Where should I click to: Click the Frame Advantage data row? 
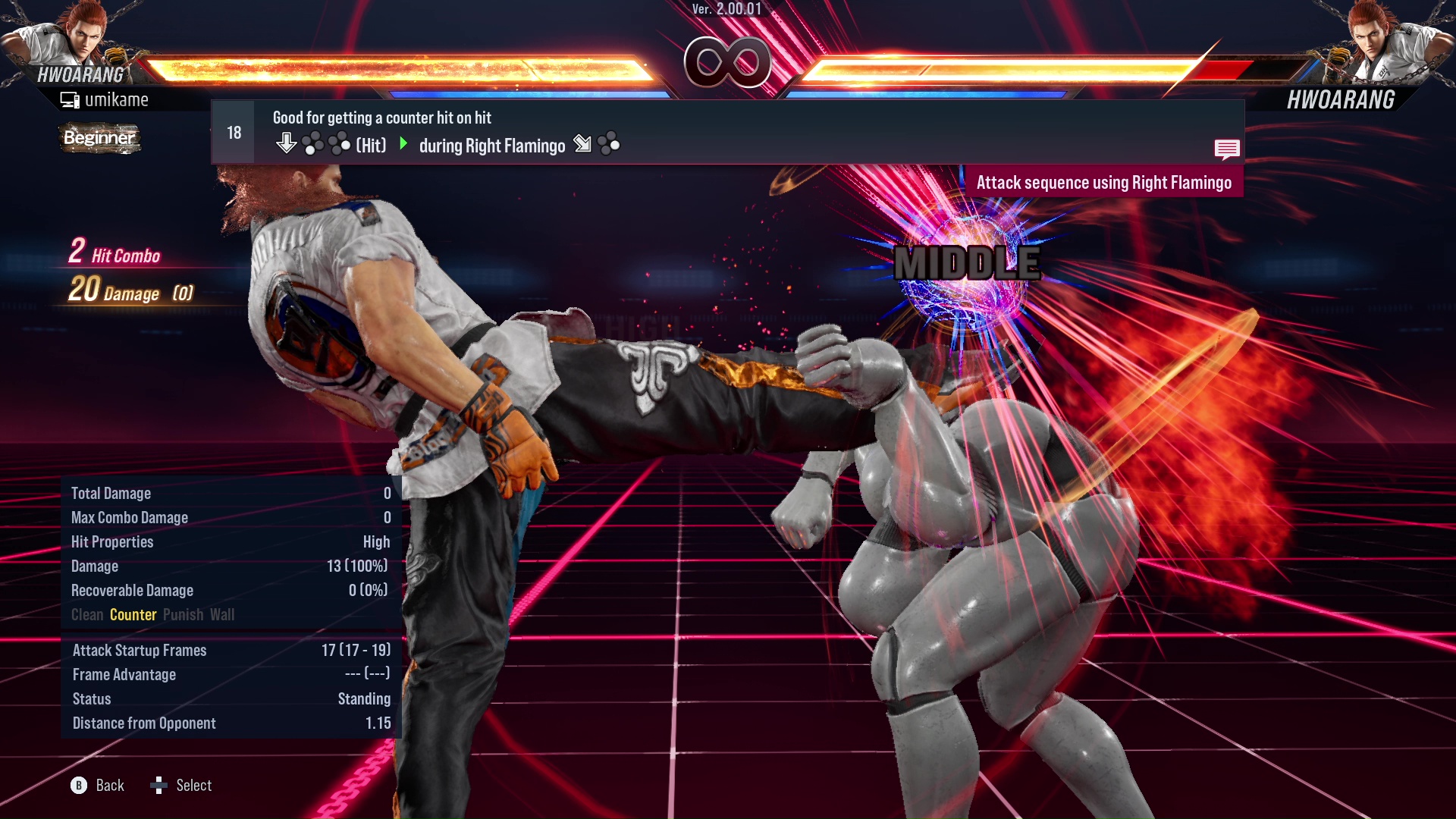click(x=124, y=674)
